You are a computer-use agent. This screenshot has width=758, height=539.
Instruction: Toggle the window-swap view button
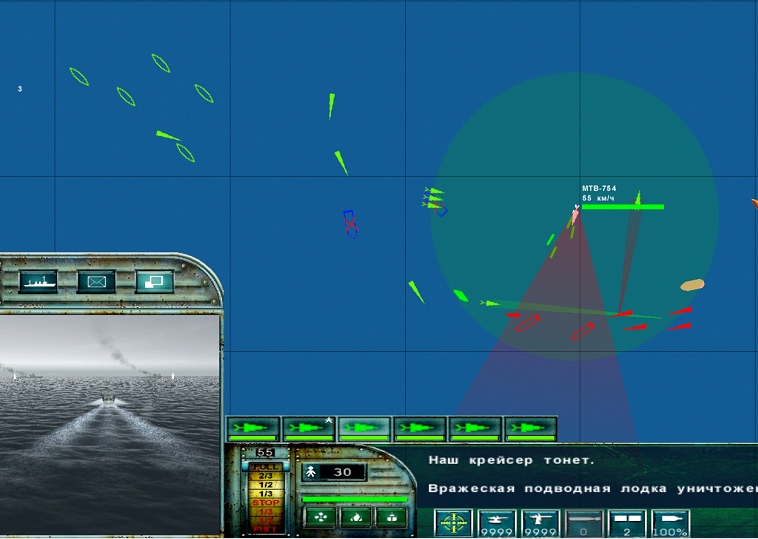154,282
